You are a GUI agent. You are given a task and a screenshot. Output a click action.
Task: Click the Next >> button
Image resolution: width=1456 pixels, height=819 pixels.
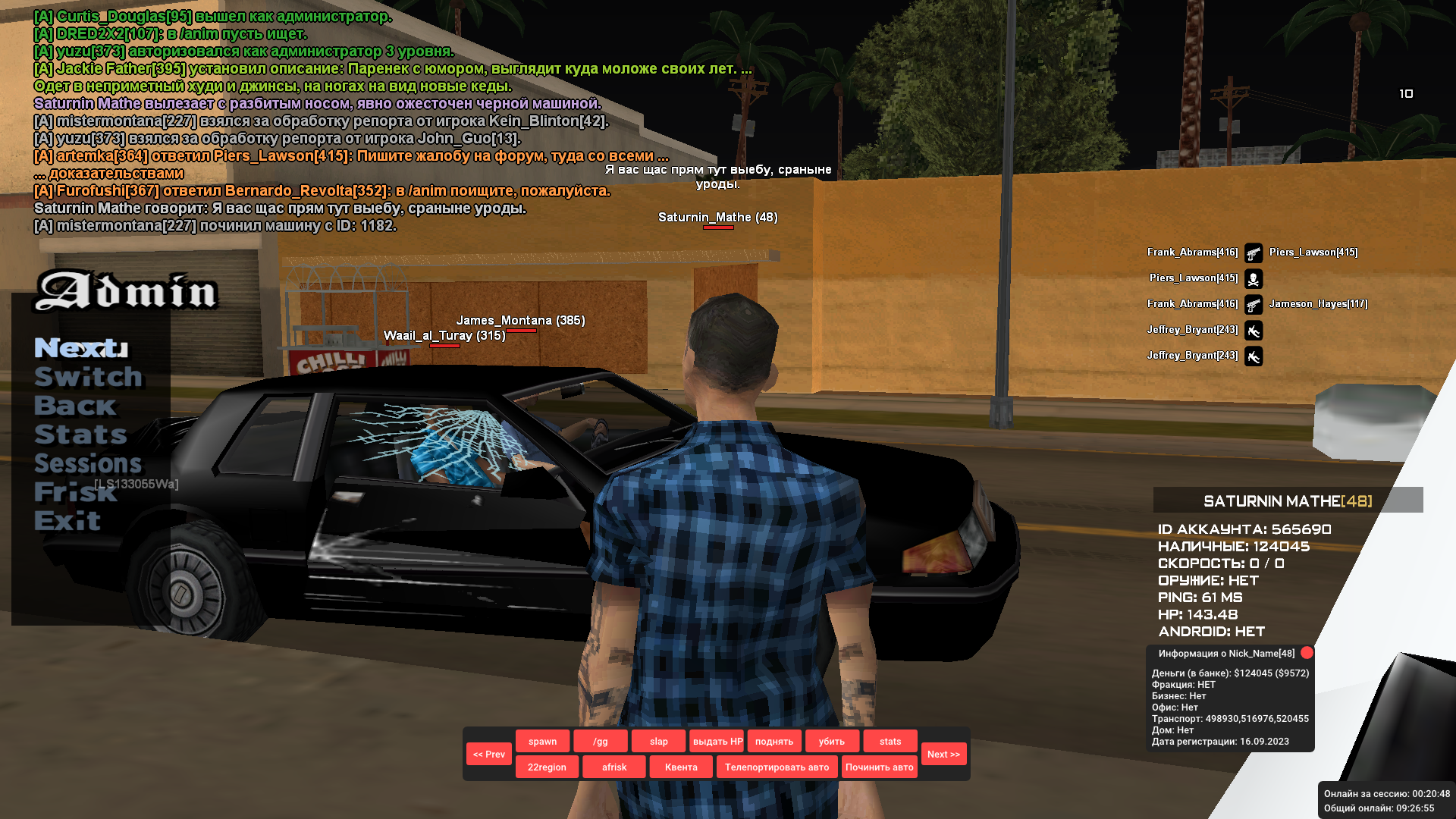(943, 754)
